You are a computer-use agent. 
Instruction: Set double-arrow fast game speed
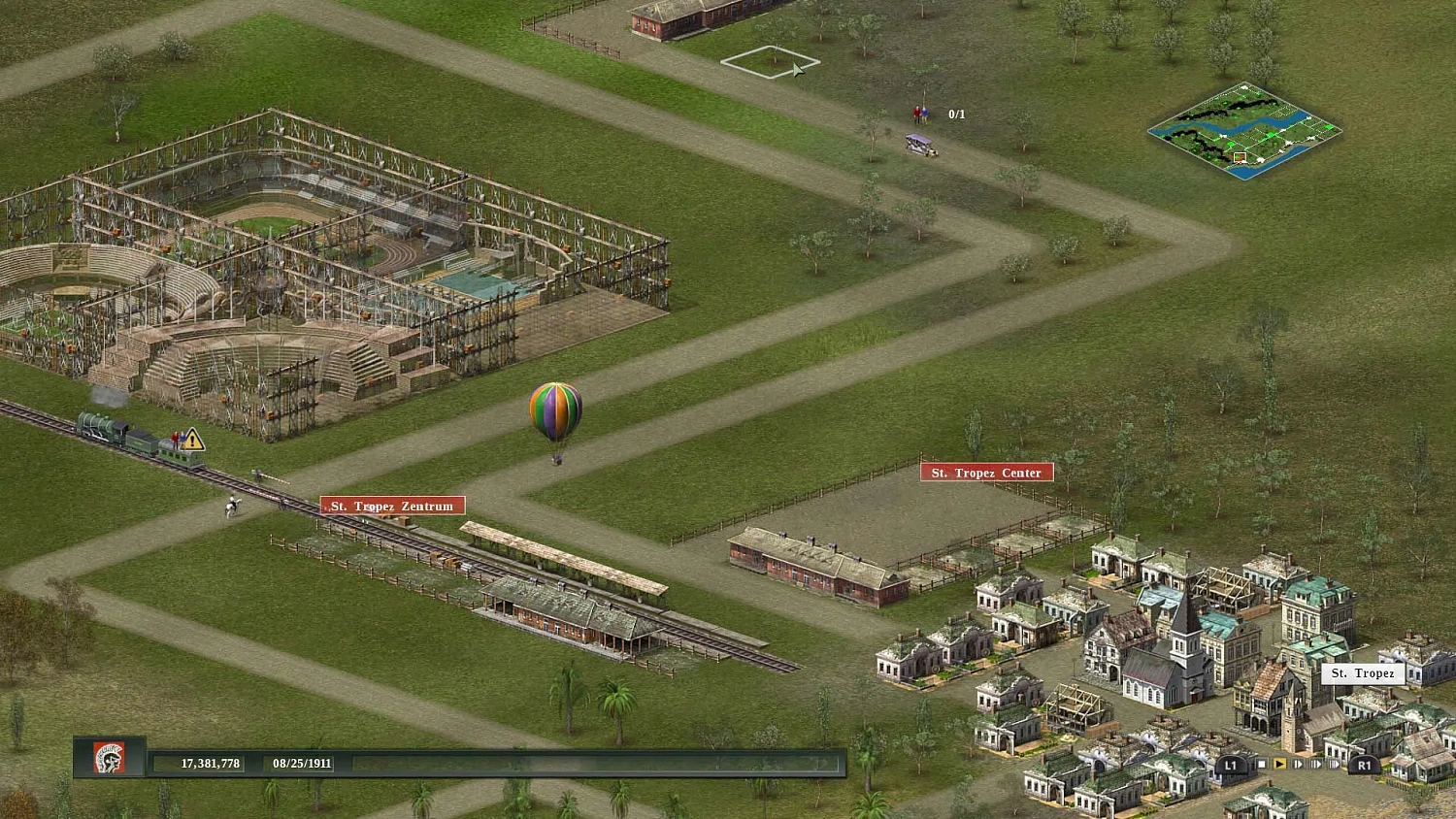[x=1315, y=764]
